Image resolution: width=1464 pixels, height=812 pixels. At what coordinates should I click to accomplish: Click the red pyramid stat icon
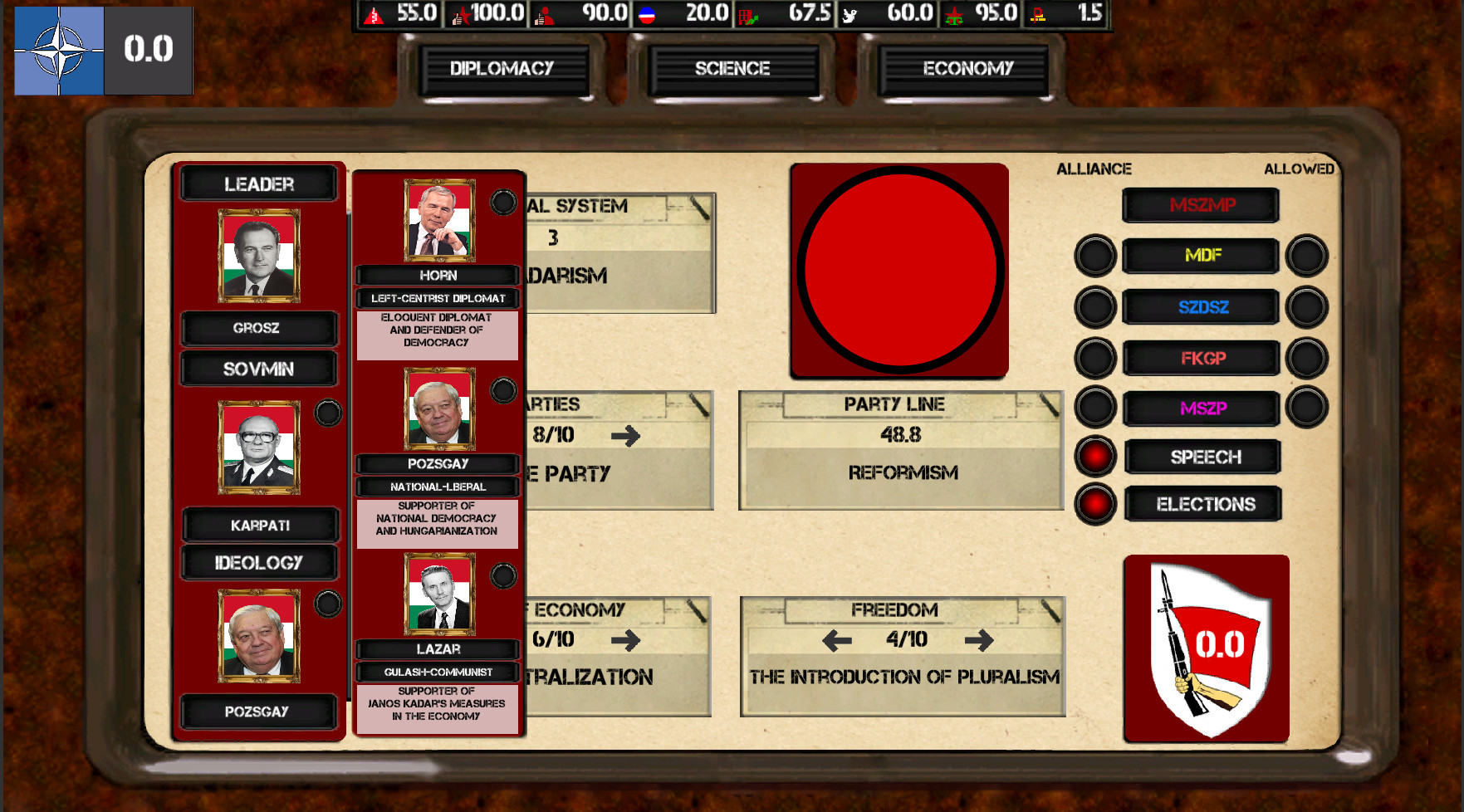pos(372,14)
